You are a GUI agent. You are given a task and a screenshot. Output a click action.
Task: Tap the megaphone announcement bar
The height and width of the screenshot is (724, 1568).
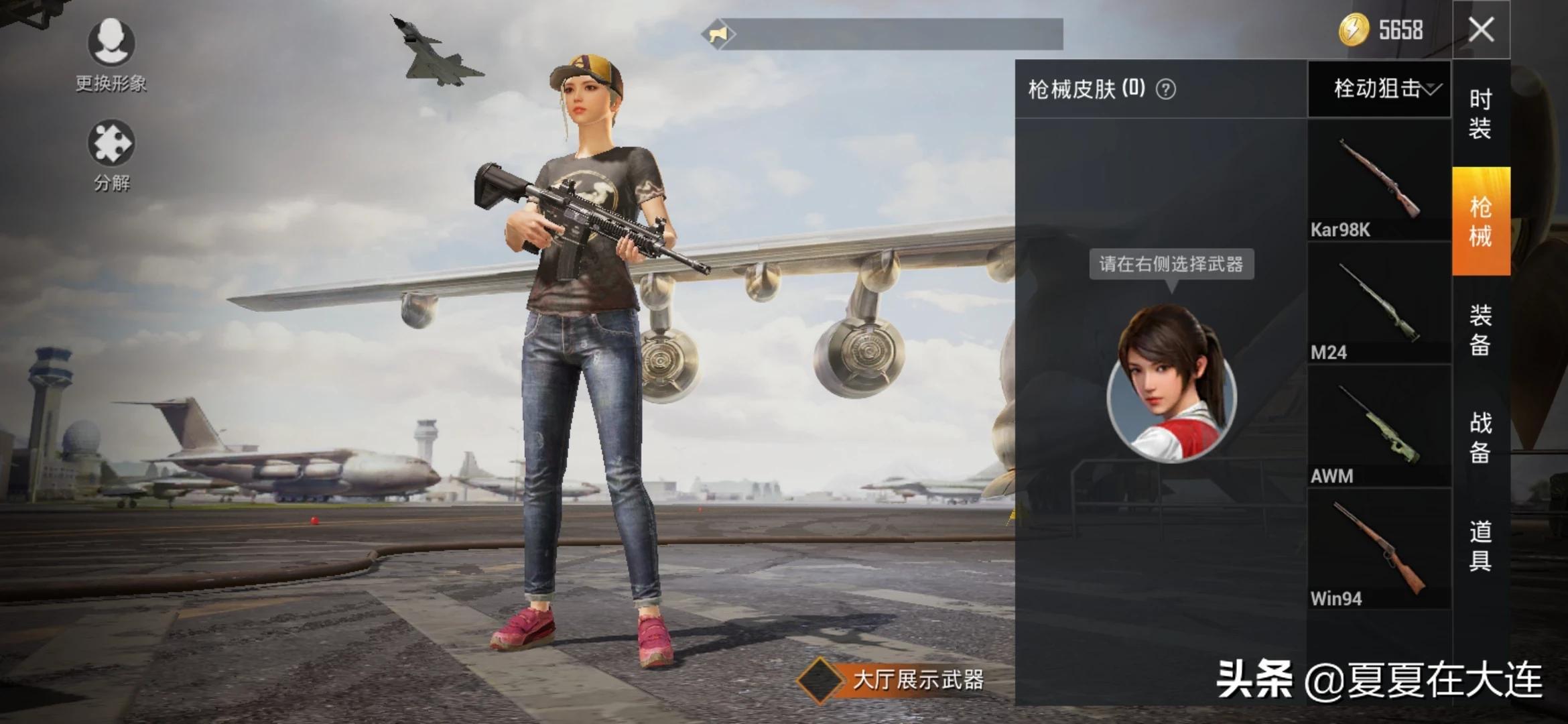point(883,34)
